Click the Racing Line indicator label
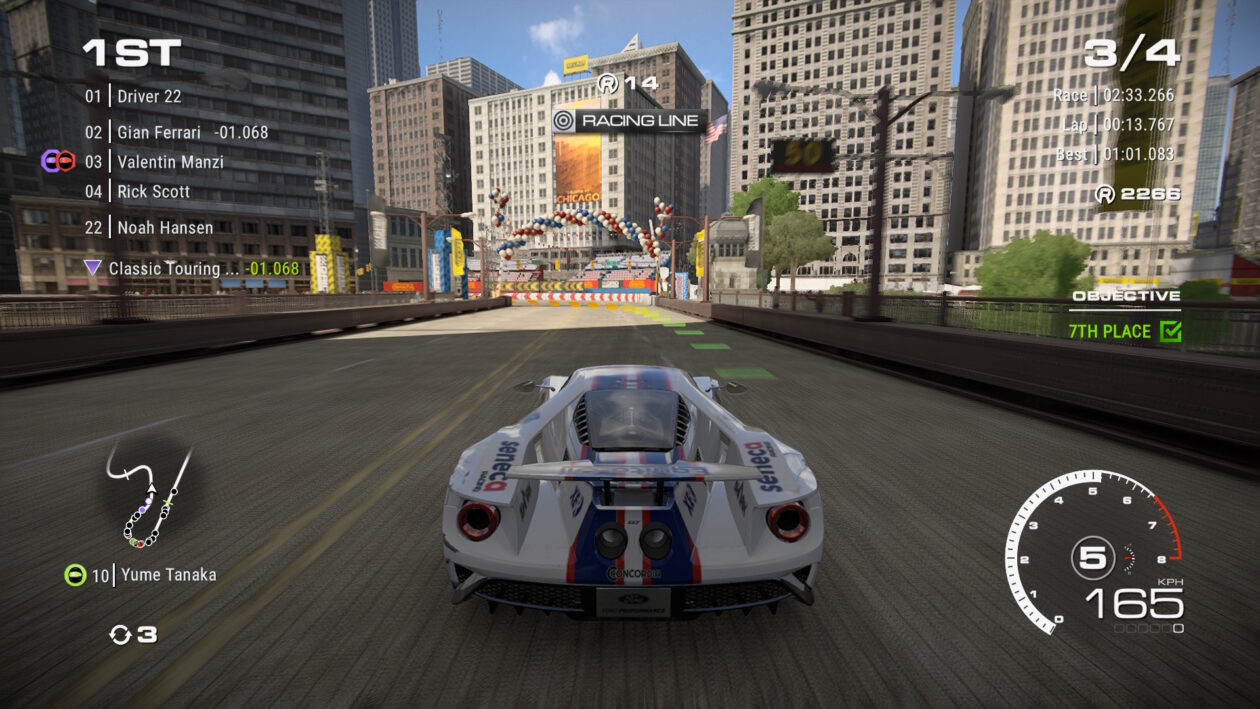 click(629, 121)
